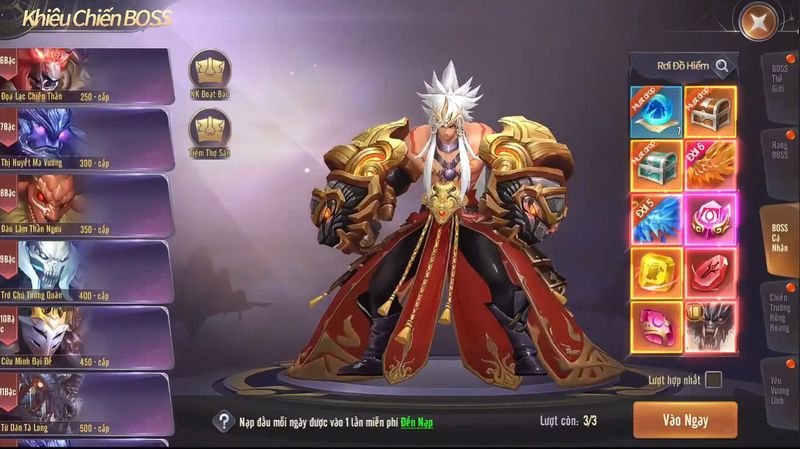Open the question mark help icon
This screenshot has width=800, height=449.
click(225, 421)
